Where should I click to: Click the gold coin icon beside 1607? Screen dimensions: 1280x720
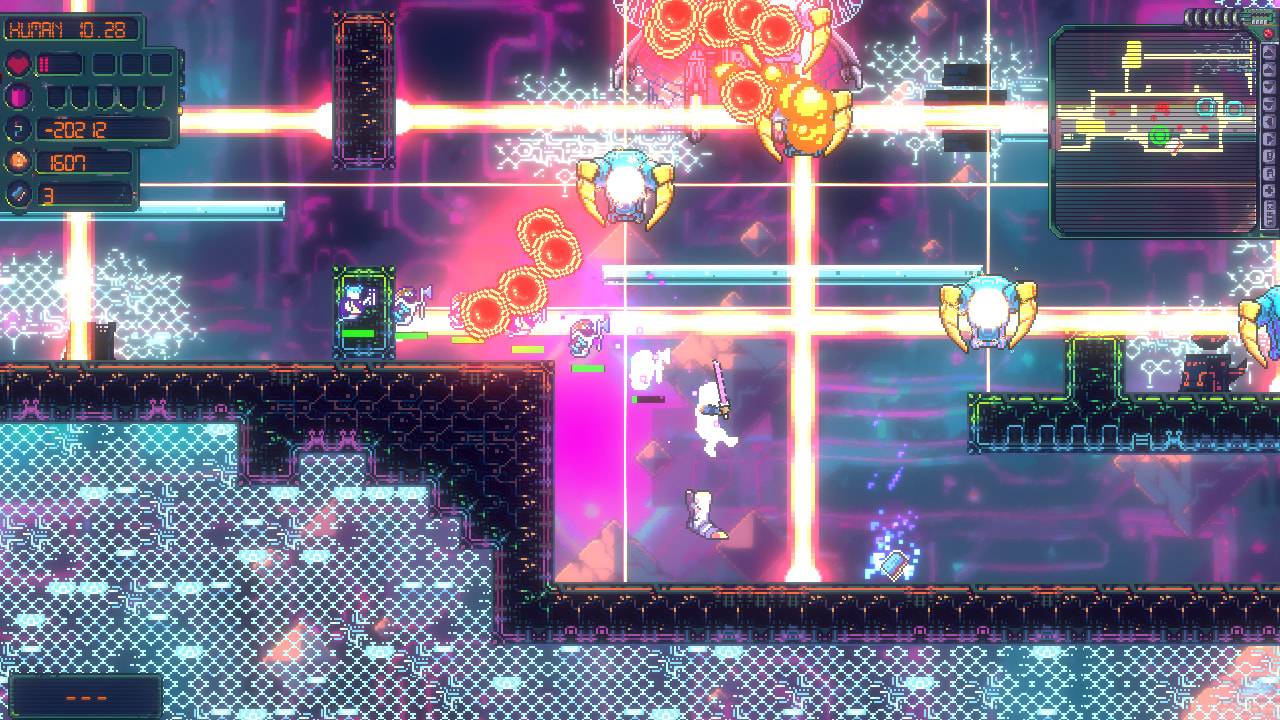coord(16,162)
